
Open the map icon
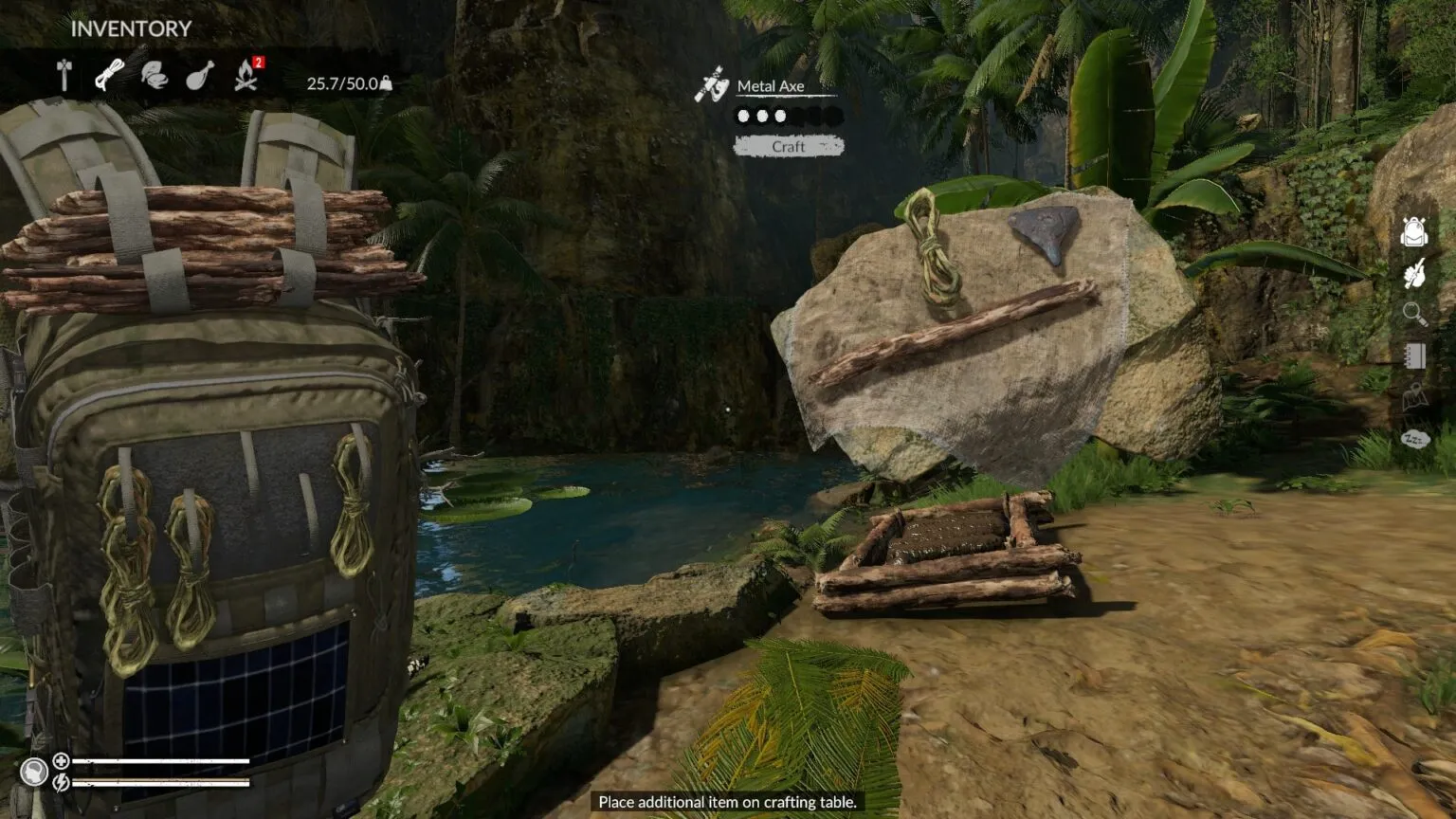pyautogui.click(x=1413, y=397)
